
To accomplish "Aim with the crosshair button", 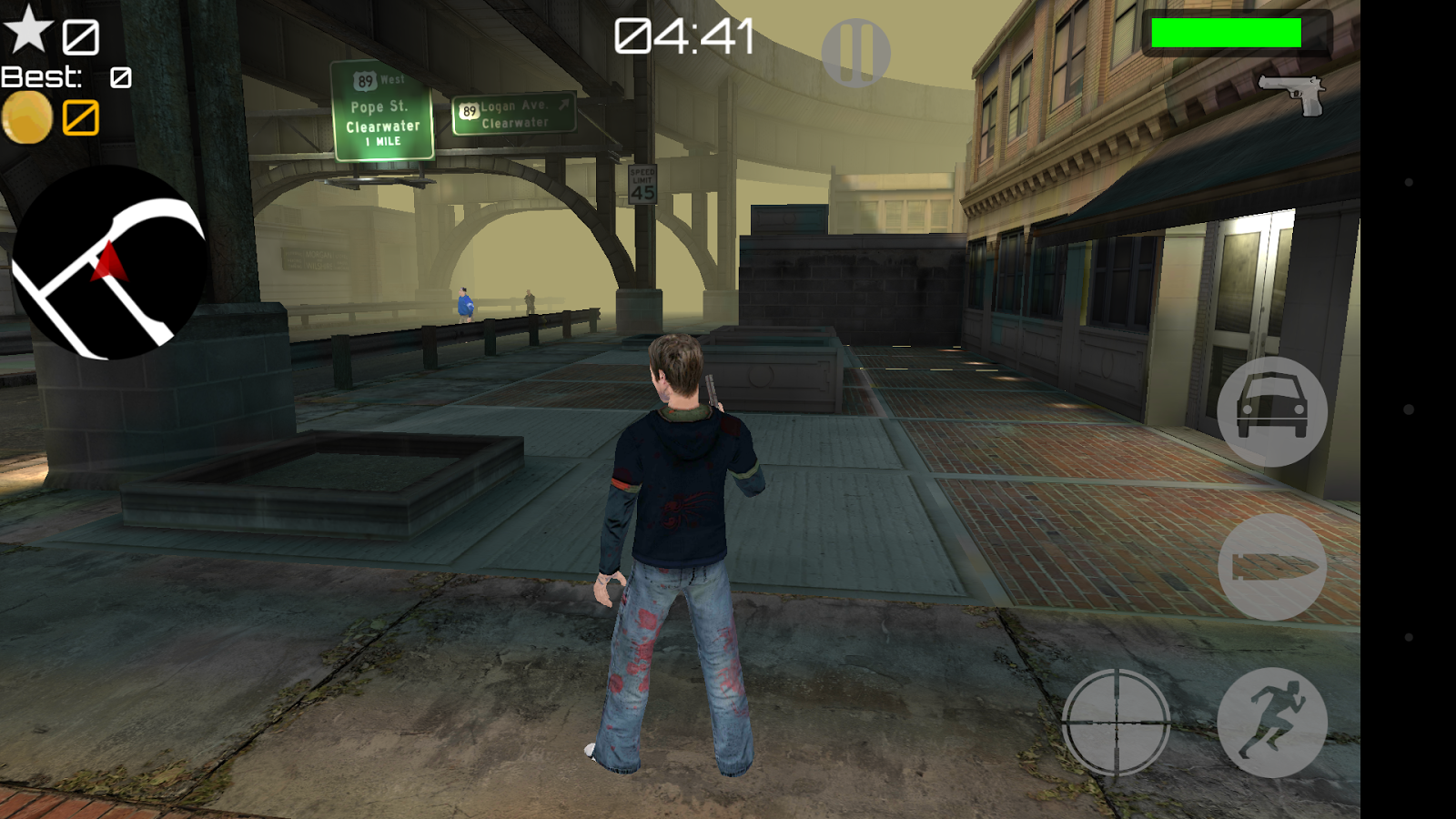I will [x=1116, y=723].
